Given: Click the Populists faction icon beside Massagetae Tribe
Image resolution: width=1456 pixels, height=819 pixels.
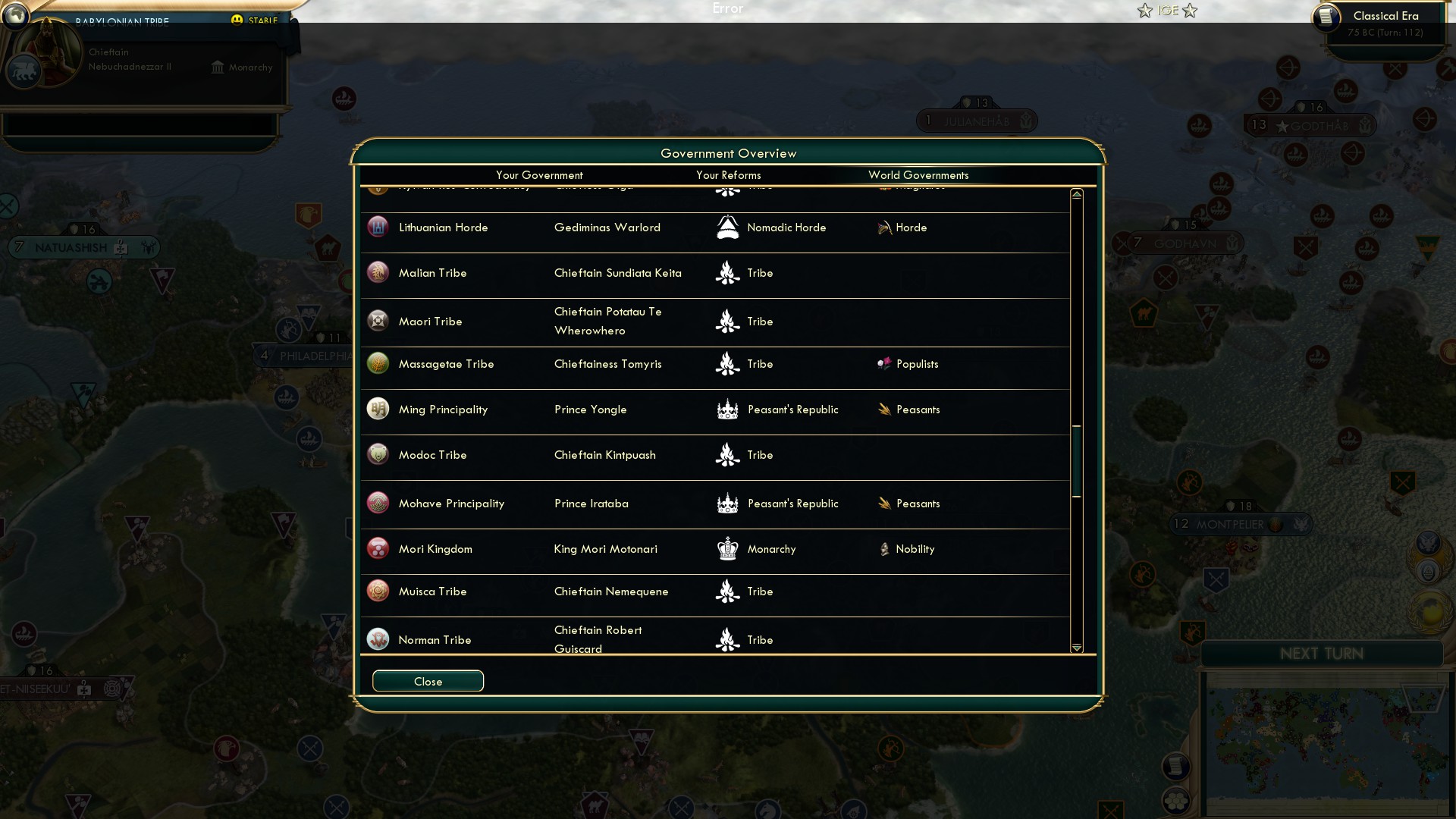Looking at the screenshot, I should (x=884, y=363).
